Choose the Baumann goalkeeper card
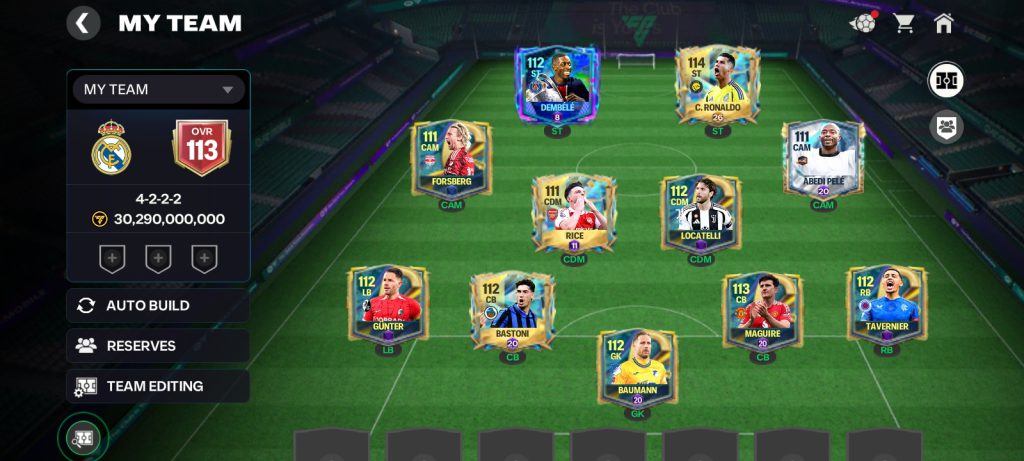Viewport: 1024px width, 461px height. click(x=637, y=368)
